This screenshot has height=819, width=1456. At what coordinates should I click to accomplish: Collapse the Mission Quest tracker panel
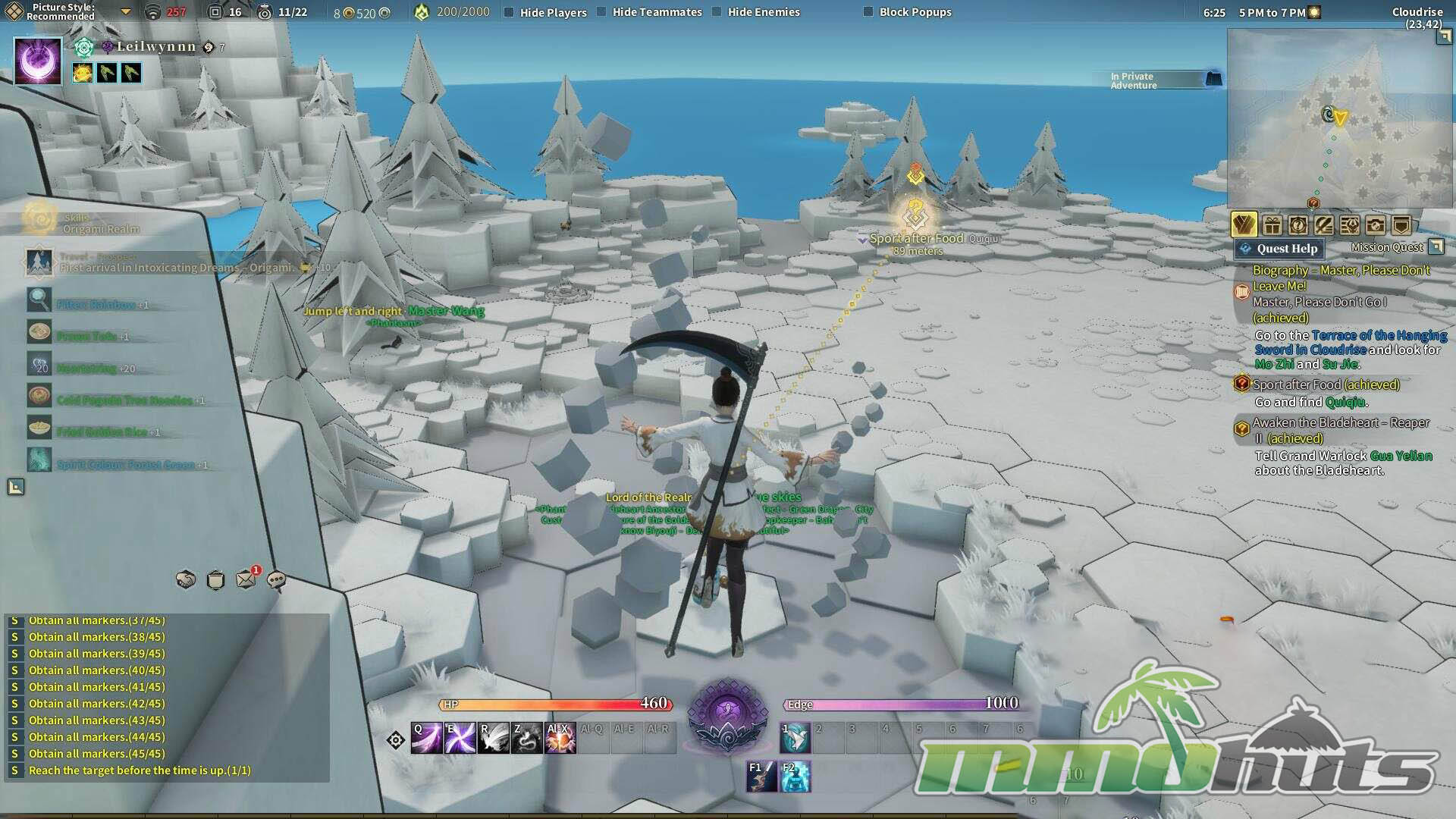tap(1436, 246)
